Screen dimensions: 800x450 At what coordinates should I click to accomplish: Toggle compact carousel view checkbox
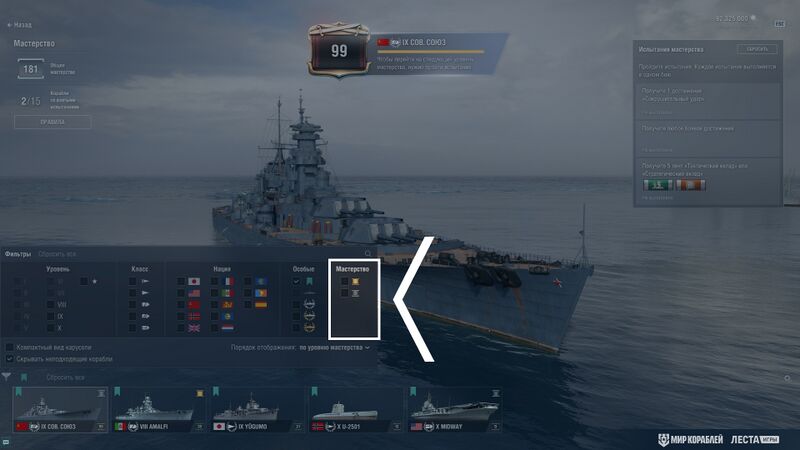9,347
